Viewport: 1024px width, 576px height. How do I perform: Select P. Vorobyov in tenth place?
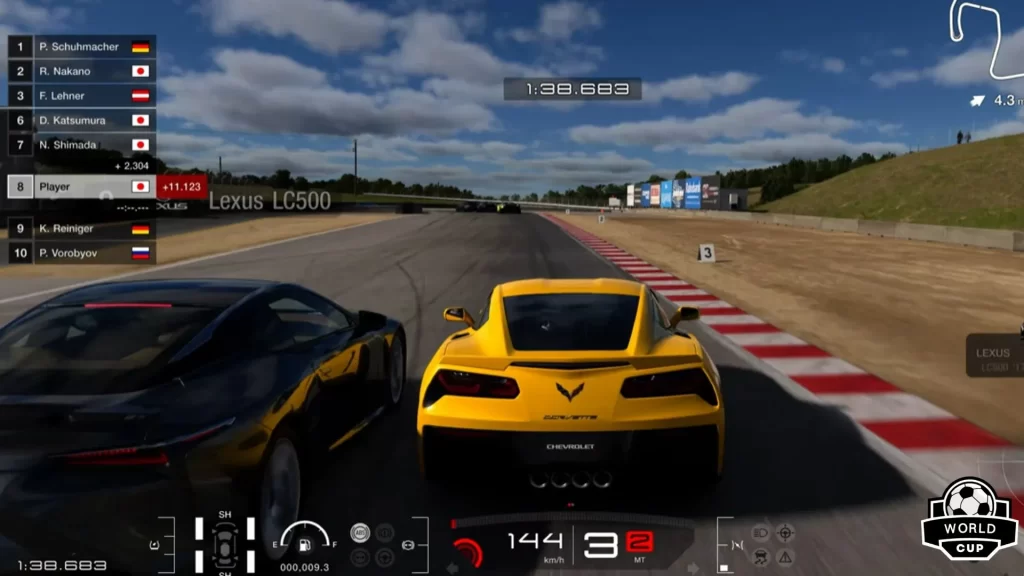click(x=82, y=253)
